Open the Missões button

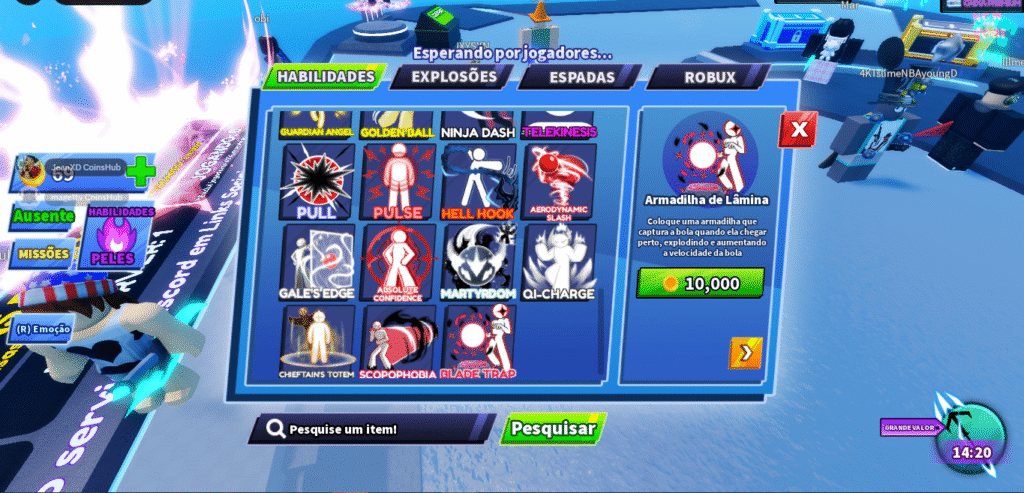pos(43,254)
